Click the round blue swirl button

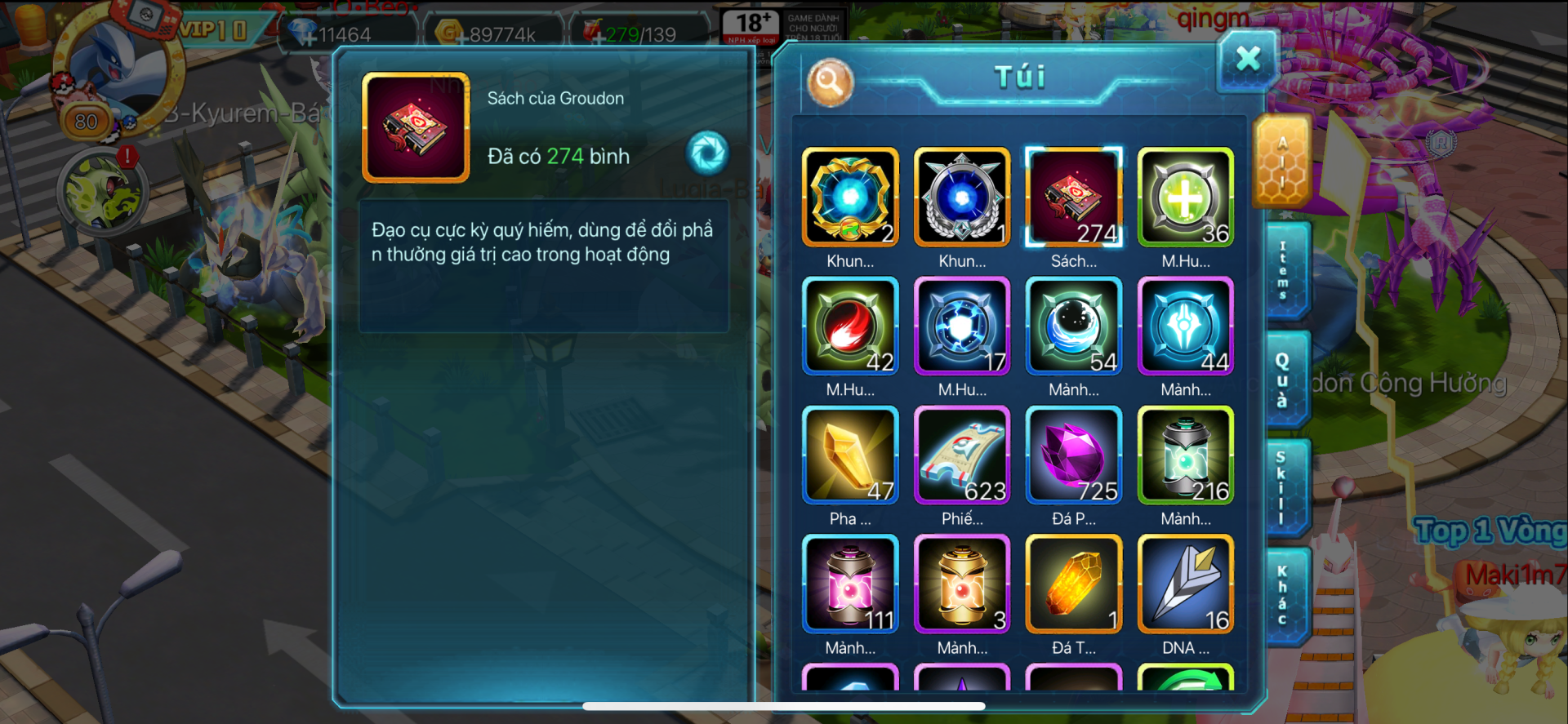click(x=707, y=153)
